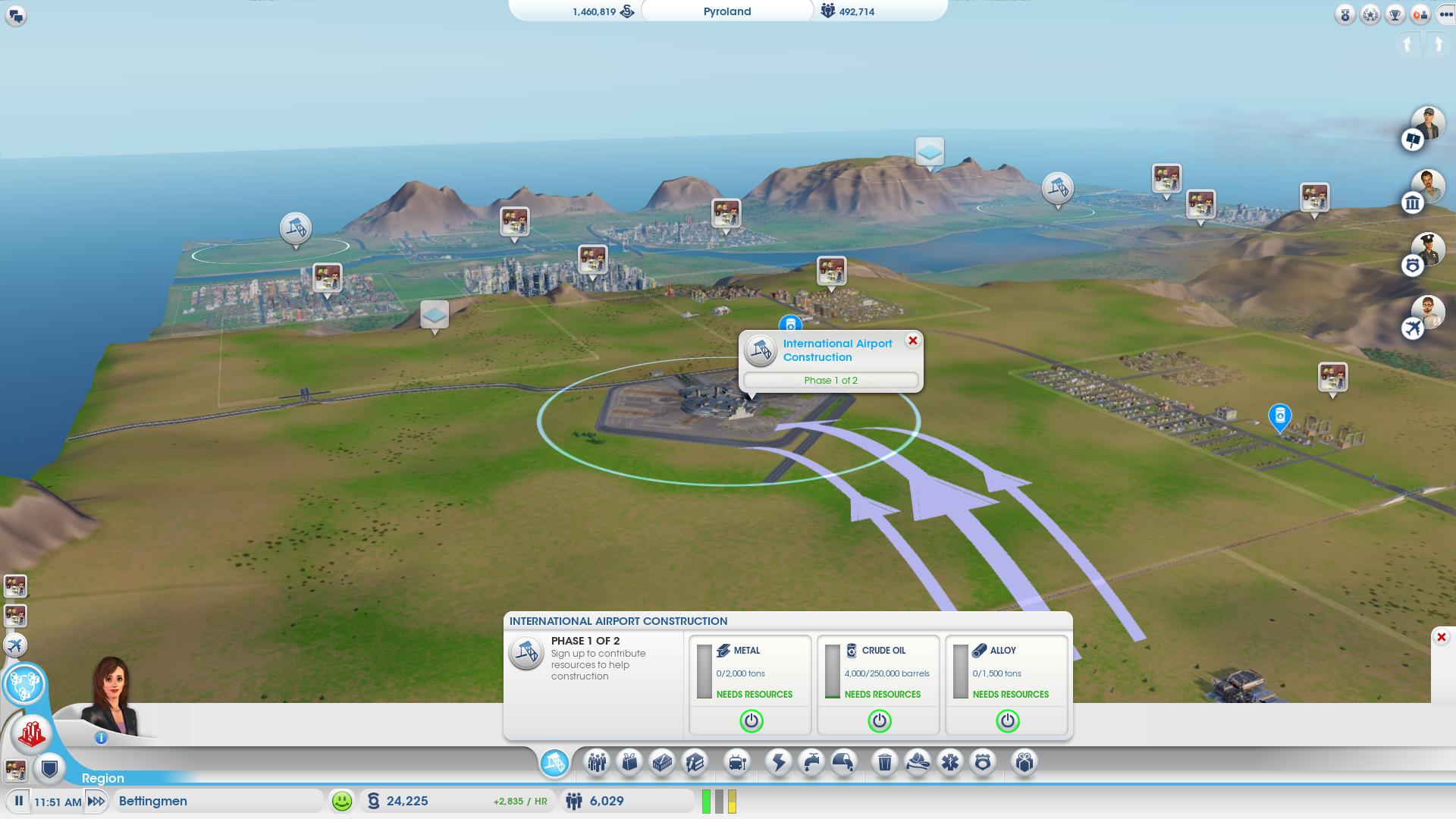
Task: Expand the Phase 1 of 2 details
Action: (830, 380)
